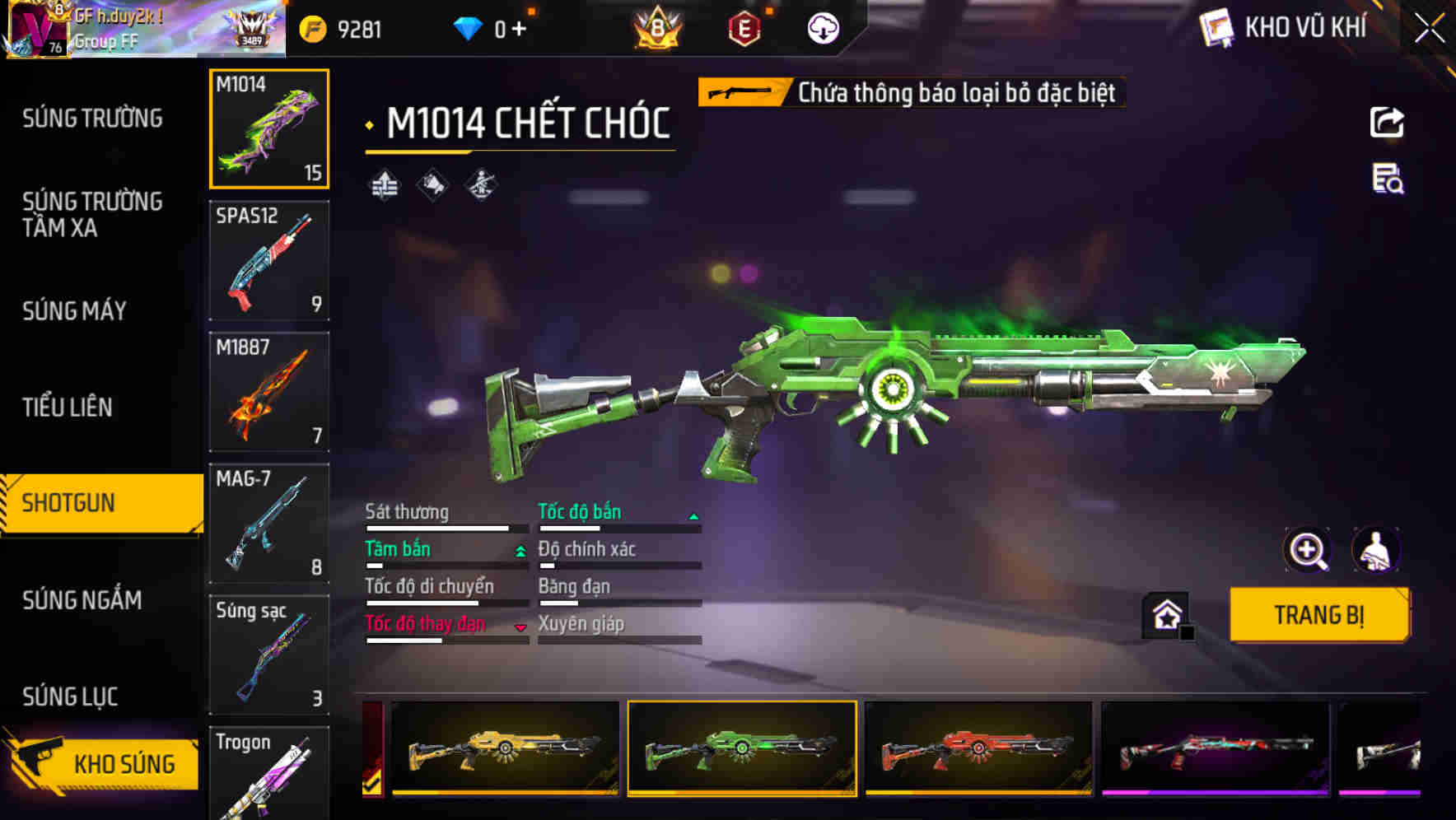Select the yellow M1014 skin thumbnail
Image resolution: width=1456 pixels, height=820 pixels.
click(505, 748)
